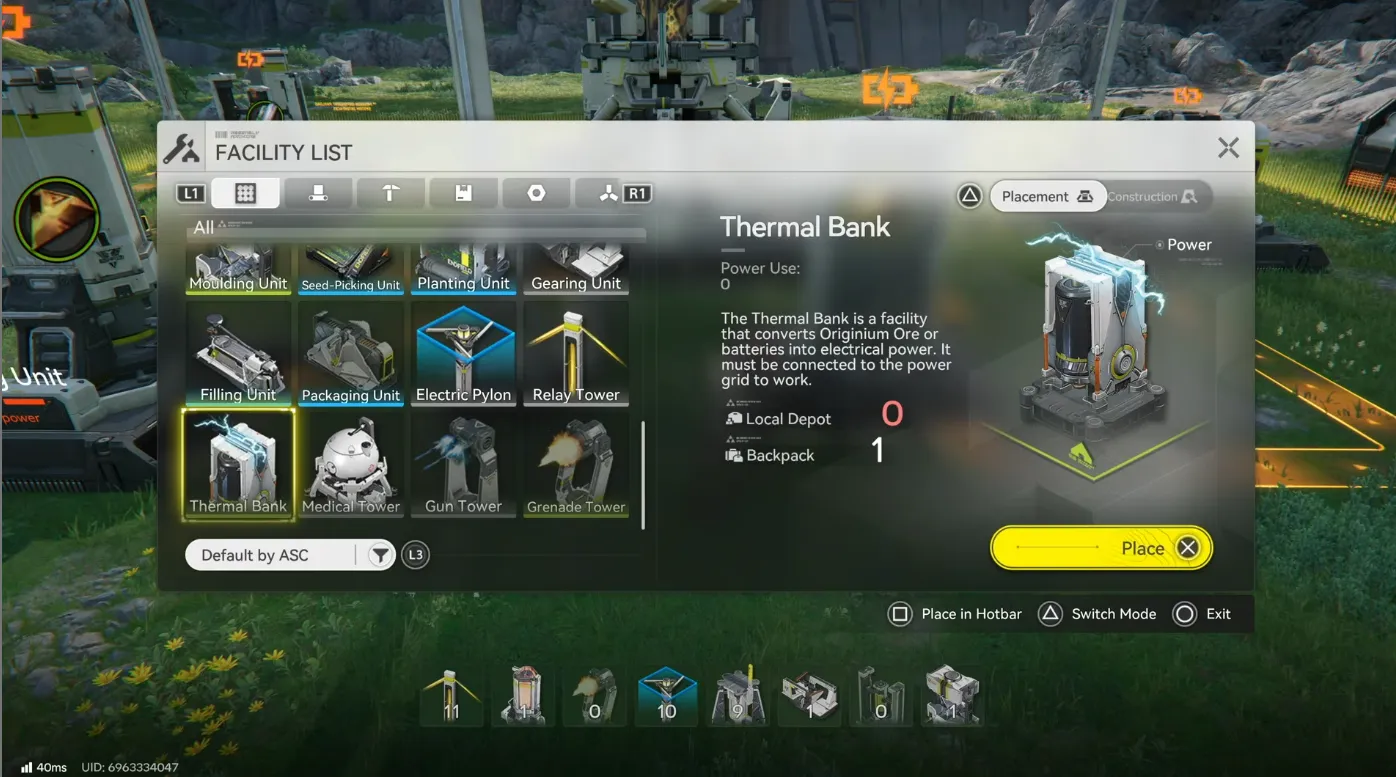Close the Facility List window
Viewport: 1396px width, 777px height.
click(x=1228, y=149)
